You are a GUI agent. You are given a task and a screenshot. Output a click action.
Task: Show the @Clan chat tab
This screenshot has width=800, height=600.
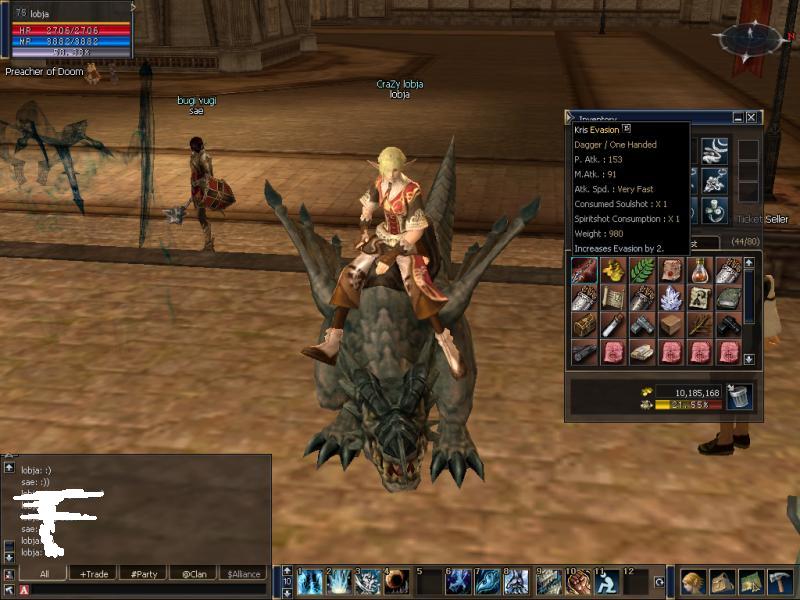pyautogui.click(x=193, y=574)
